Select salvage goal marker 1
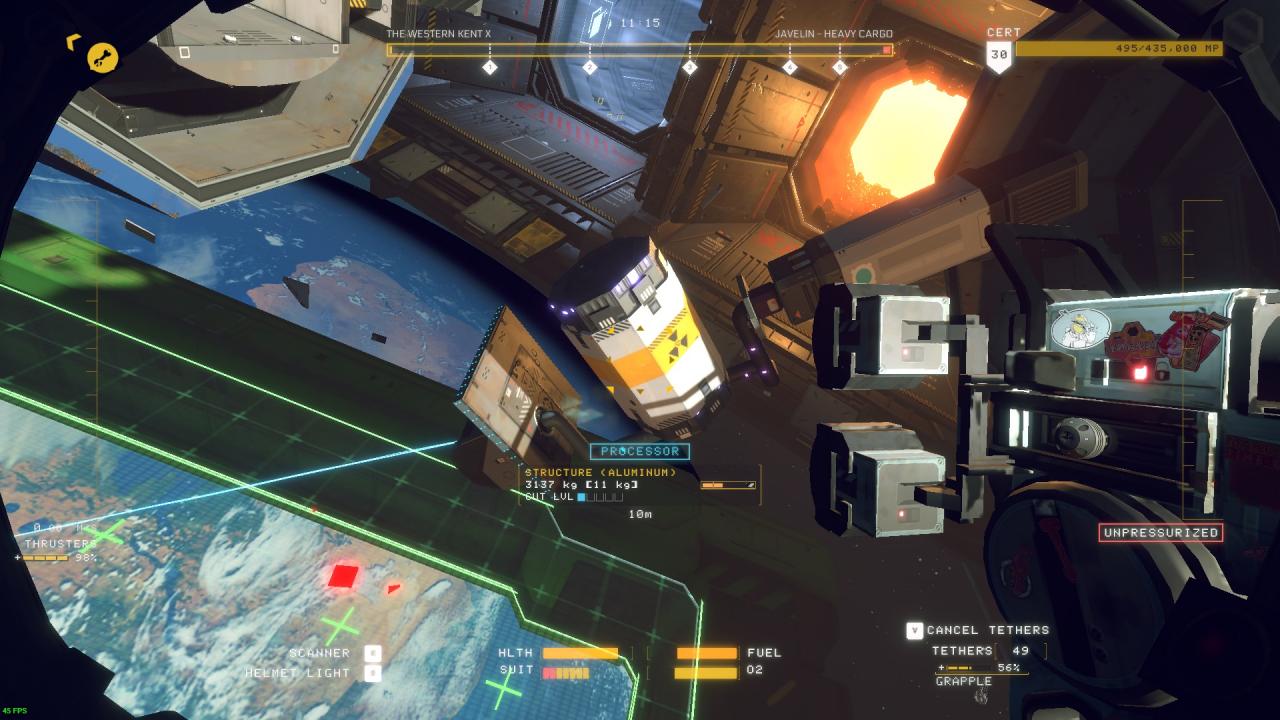Image resolution: width=1280 pixels, height=720 pixels. click(490, 67)
